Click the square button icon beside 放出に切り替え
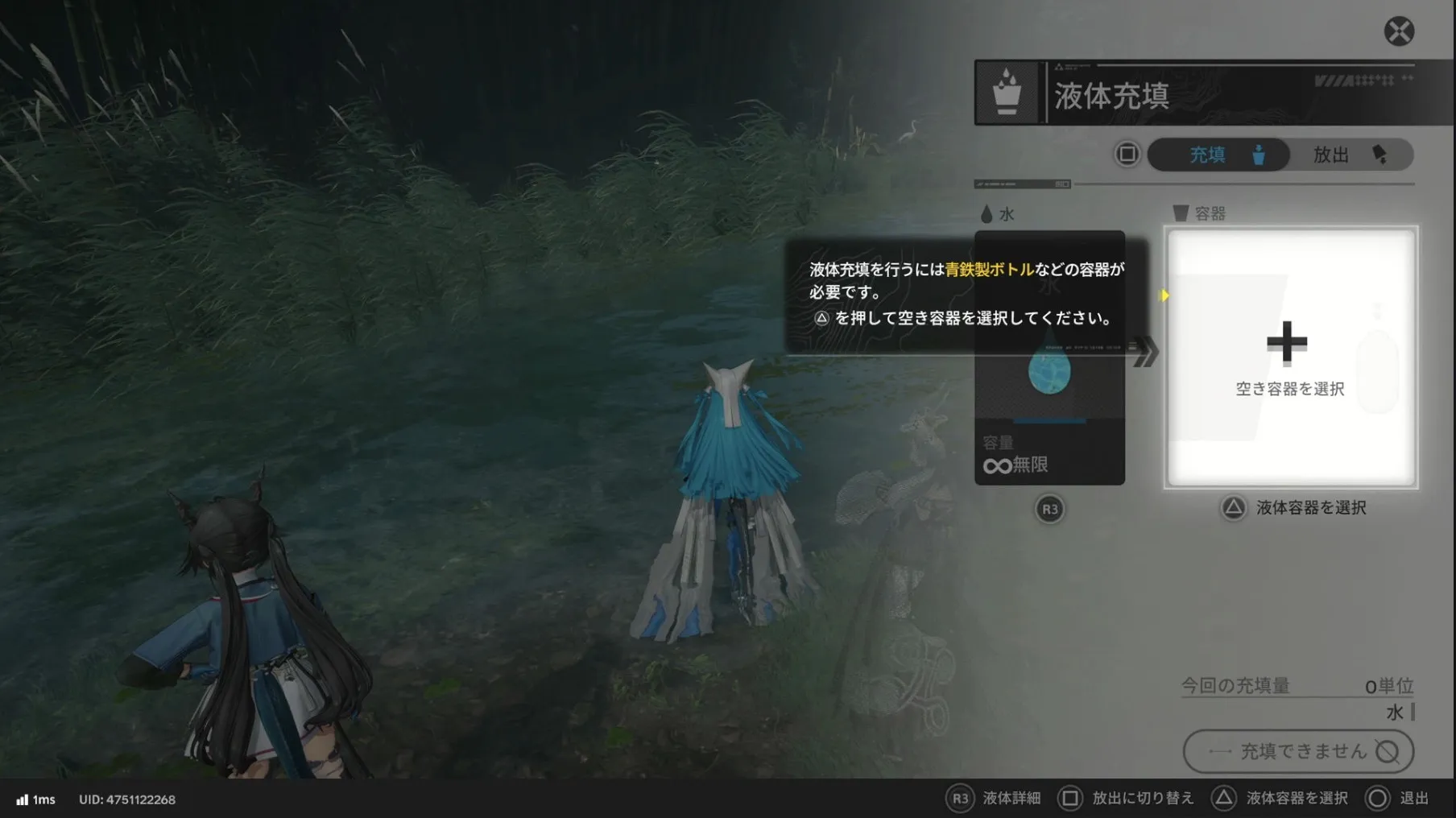The width and height of the screenshot is (1456, 818). pos(1071,799)
